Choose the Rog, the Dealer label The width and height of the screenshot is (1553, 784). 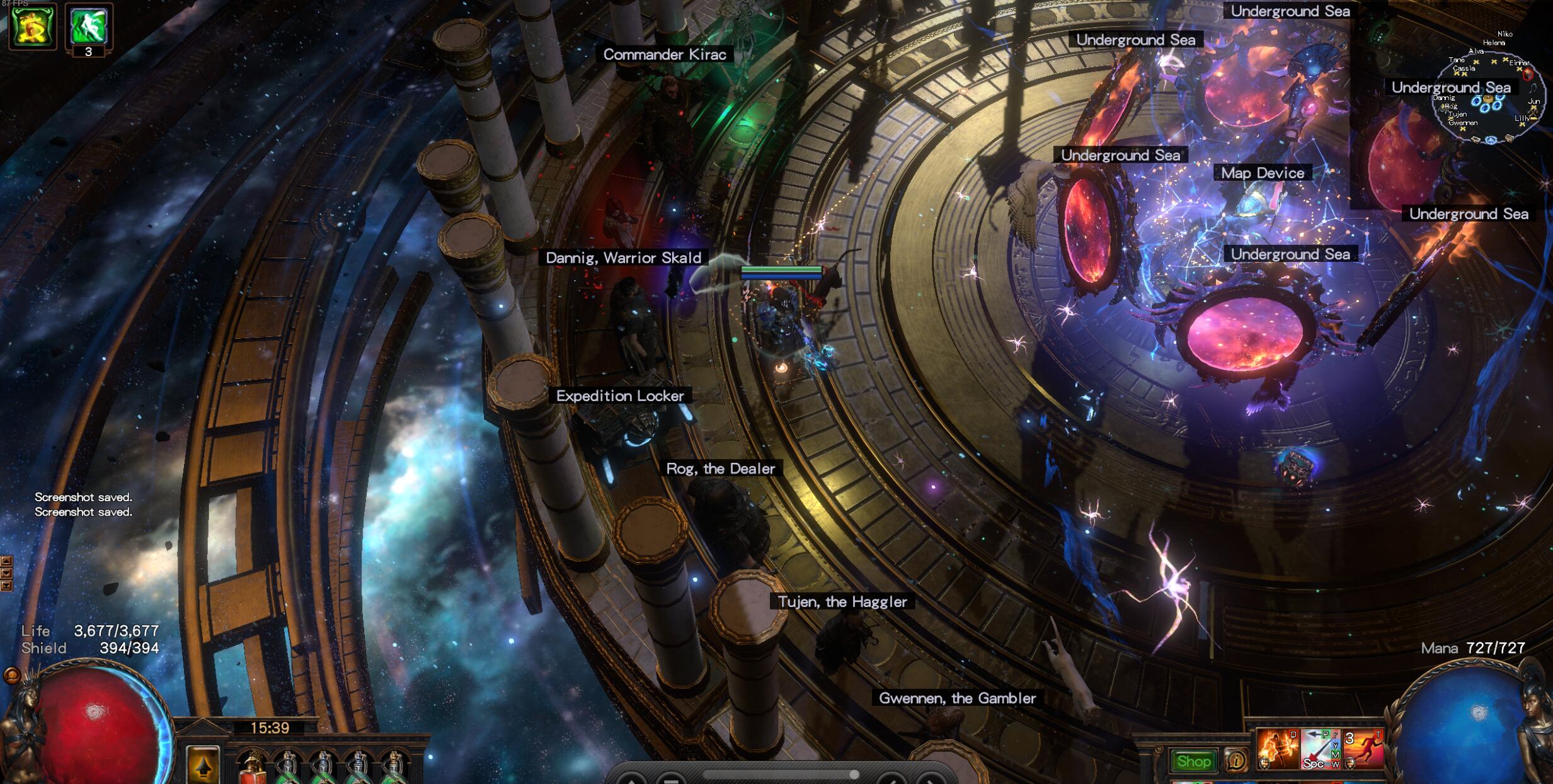(x=721, y=469)
